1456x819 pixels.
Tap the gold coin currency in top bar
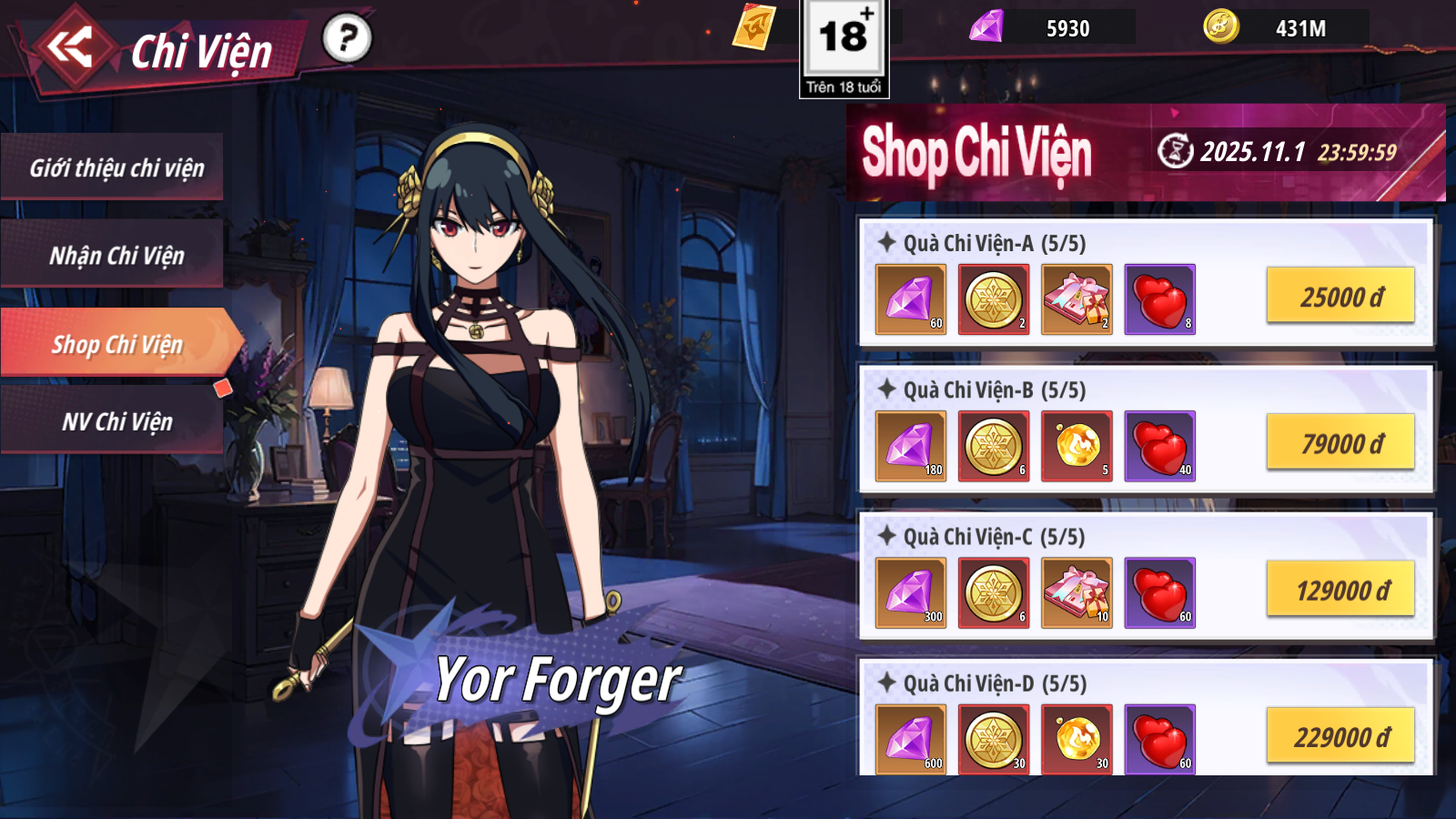1221,26
